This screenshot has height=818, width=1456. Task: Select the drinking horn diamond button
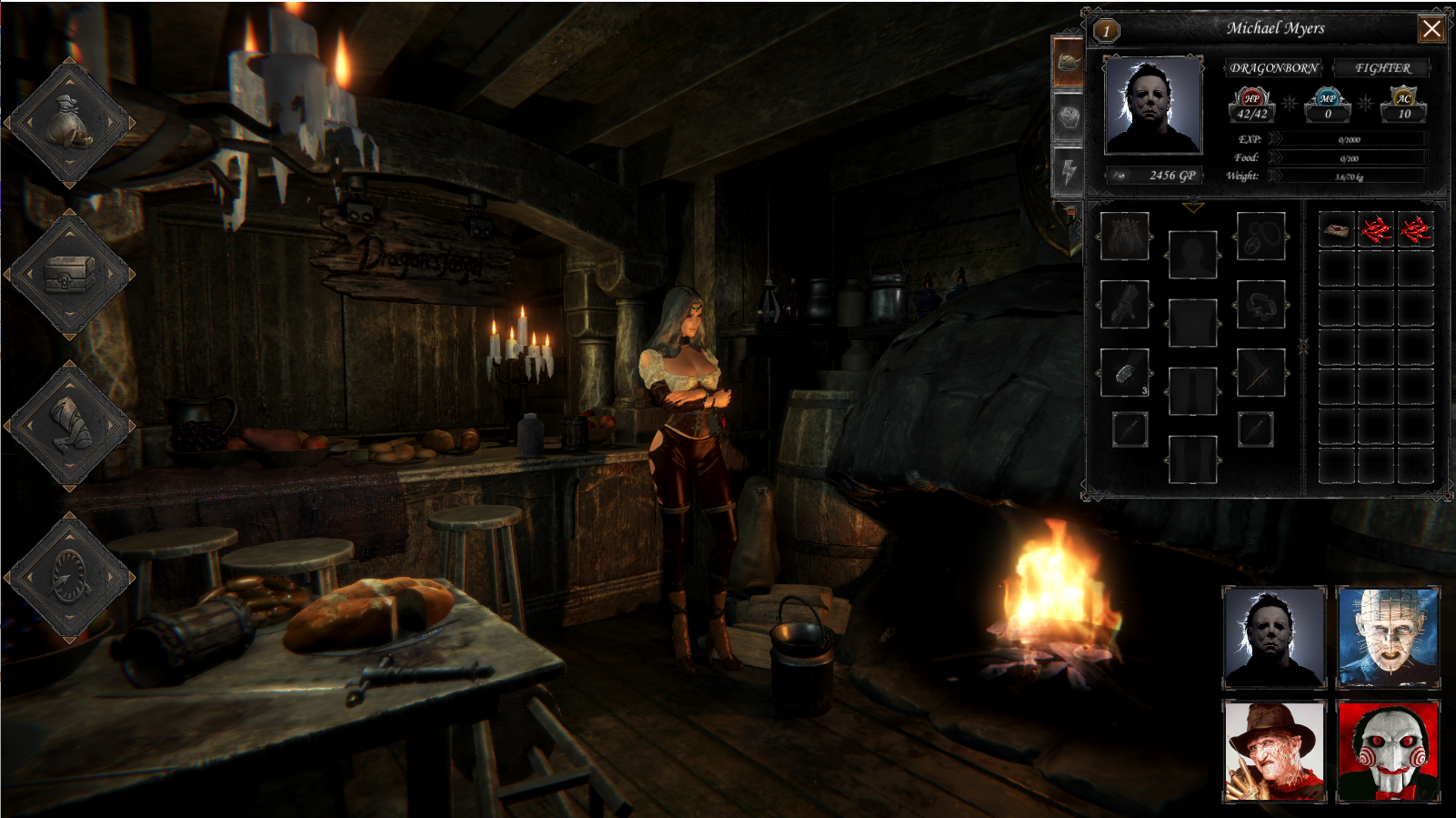coord(70,425)
